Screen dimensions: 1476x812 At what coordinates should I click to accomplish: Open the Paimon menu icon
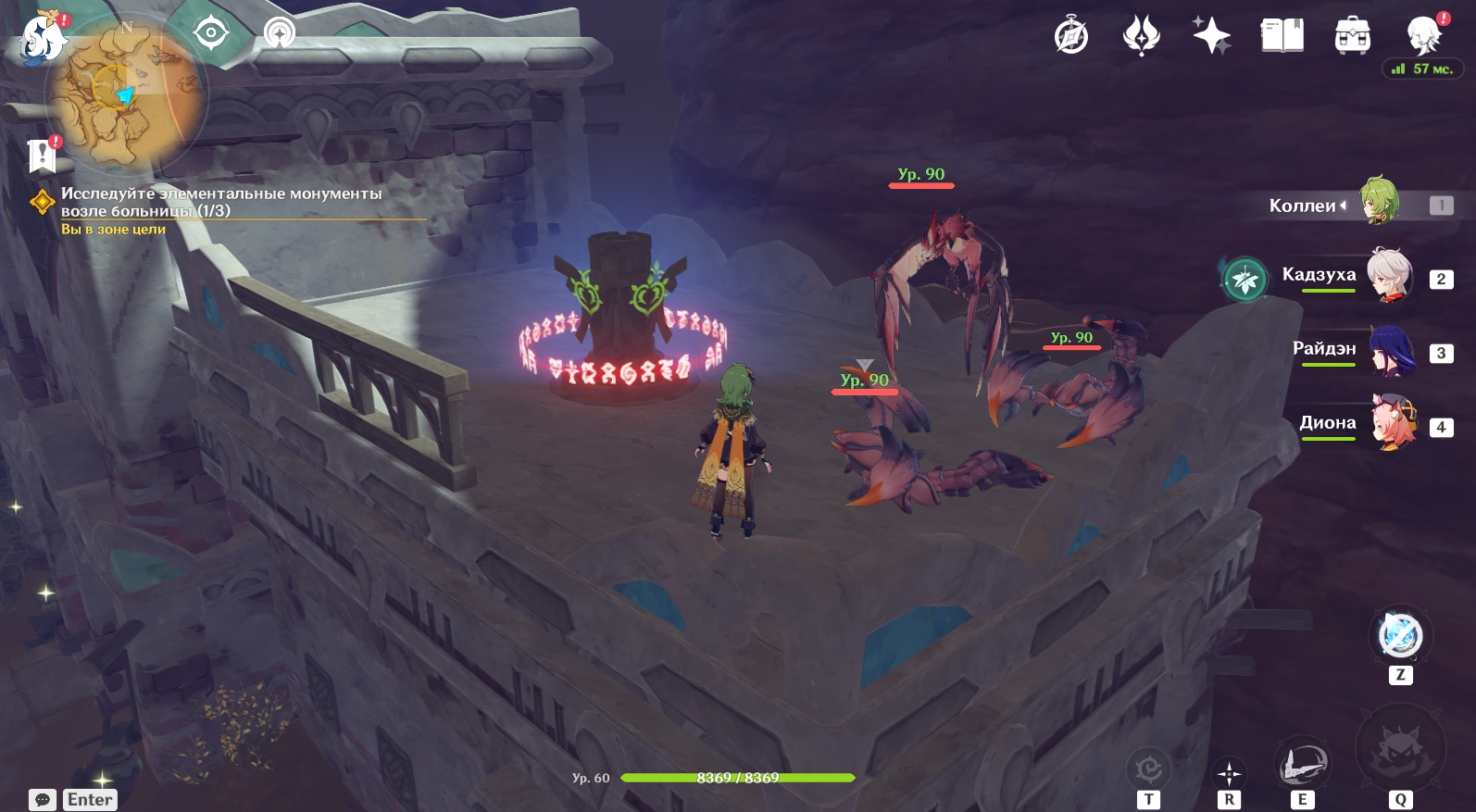point(43,39)
